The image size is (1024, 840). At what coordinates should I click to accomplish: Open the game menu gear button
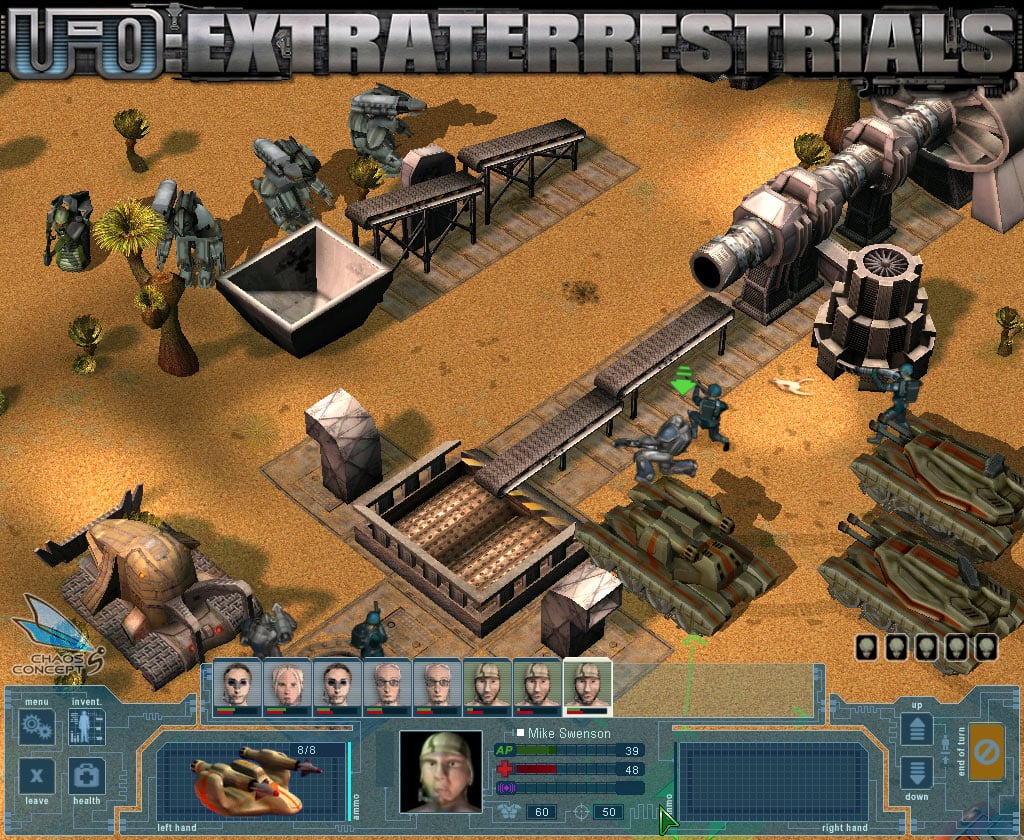[x=37, y=726]
